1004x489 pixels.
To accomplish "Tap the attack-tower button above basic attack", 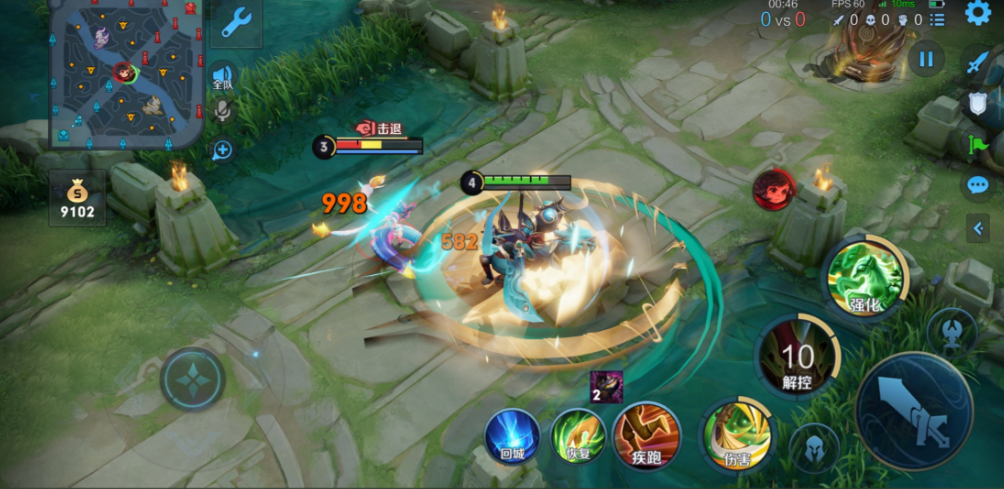I will click(x=951, y=331).
